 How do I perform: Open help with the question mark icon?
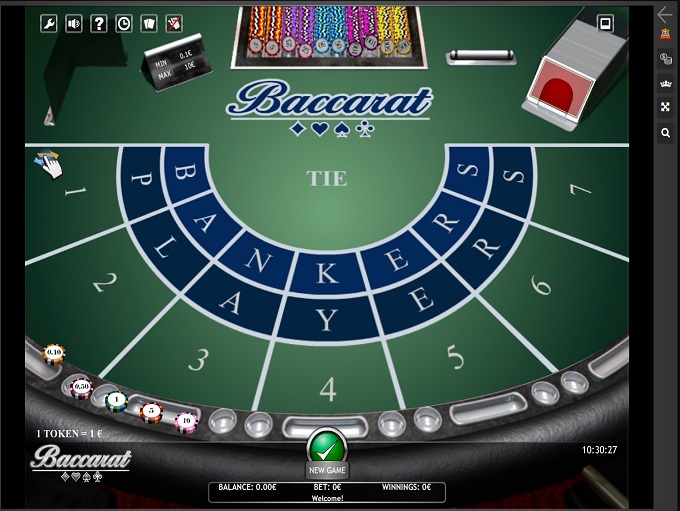(99, 23)
